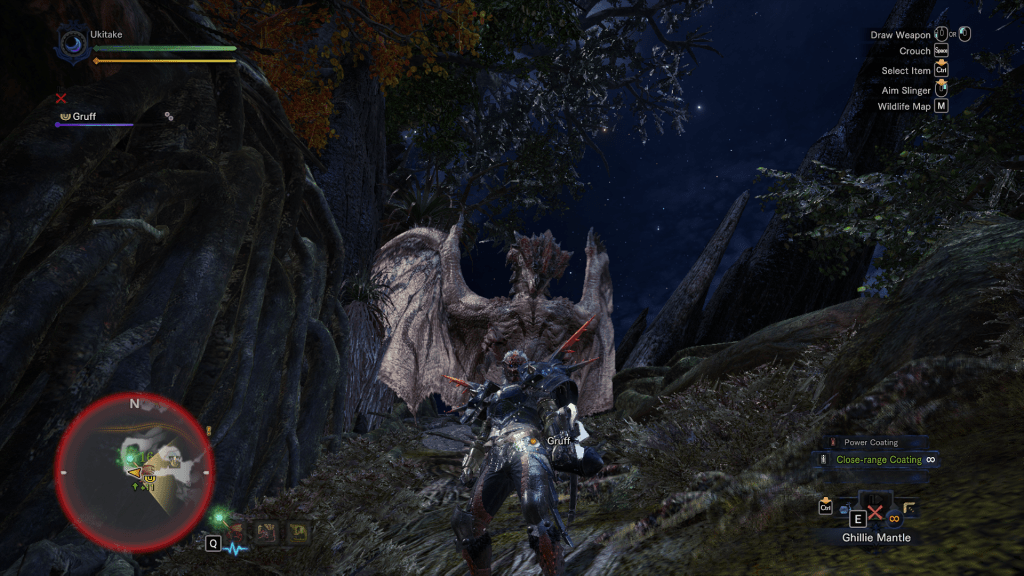Click the camp marker on the minimap

174,461
